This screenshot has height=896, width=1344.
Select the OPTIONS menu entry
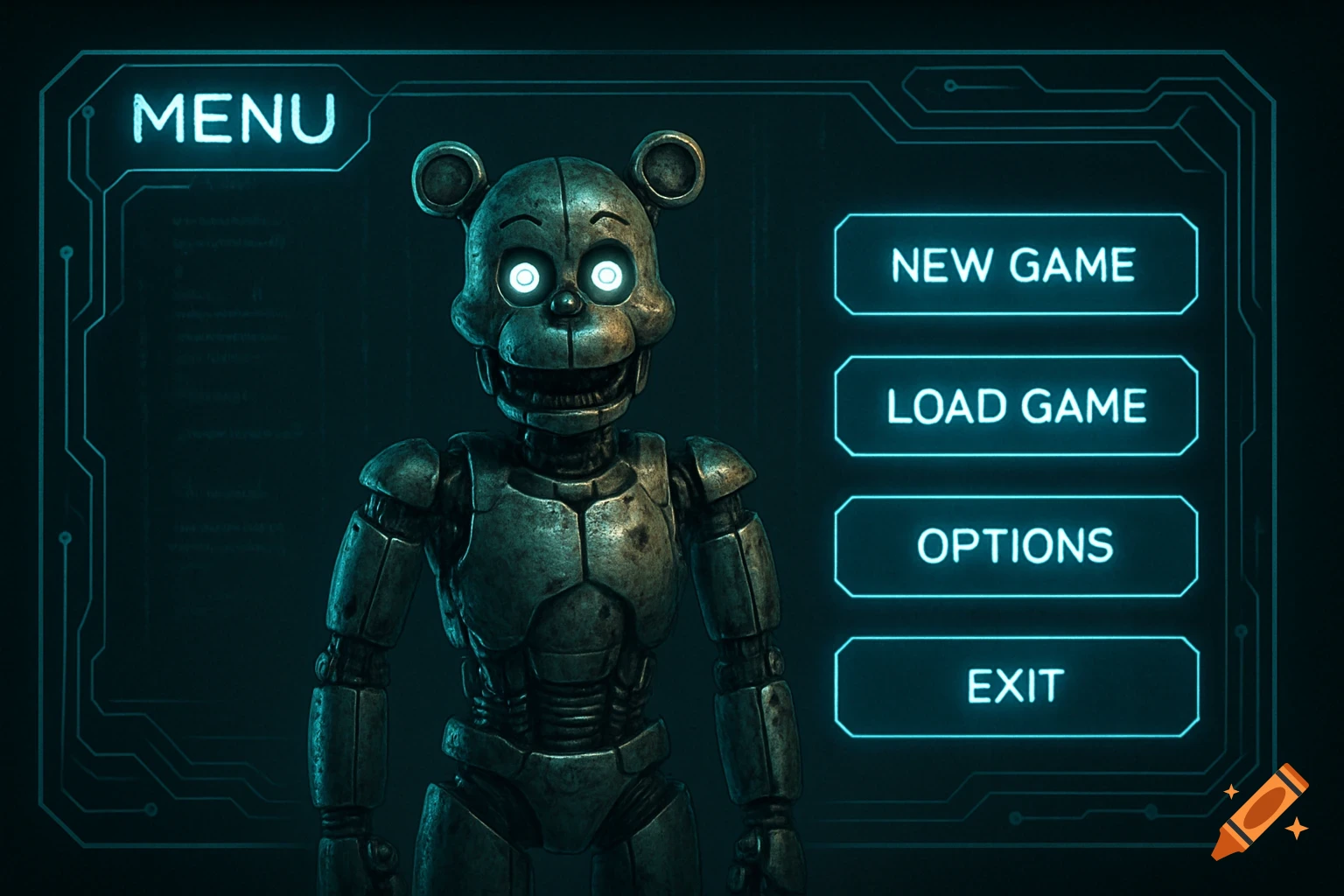point(1017,544)
